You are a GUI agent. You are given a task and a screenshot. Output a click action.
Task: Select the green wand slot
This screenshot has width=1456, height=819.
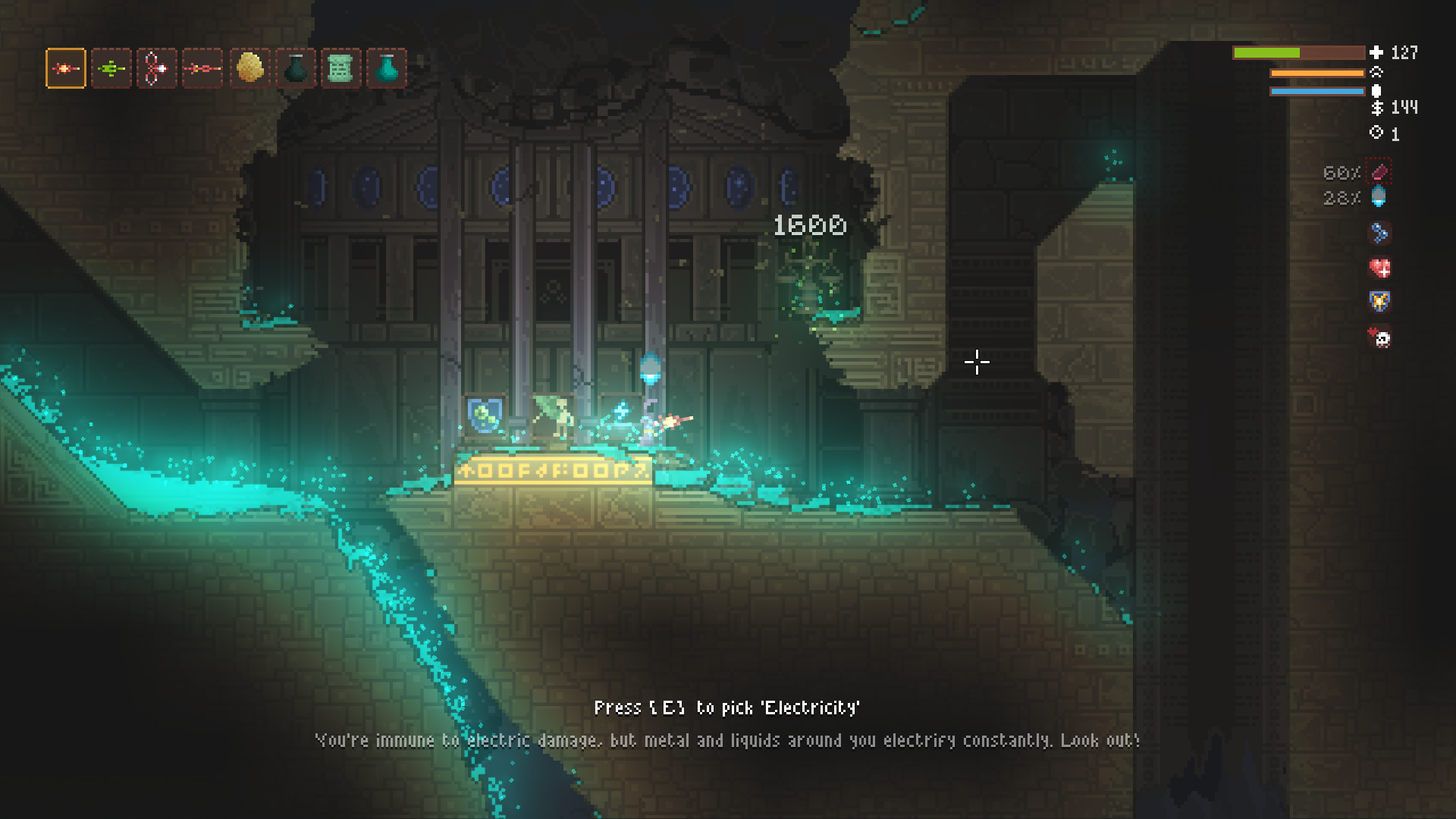111,69
